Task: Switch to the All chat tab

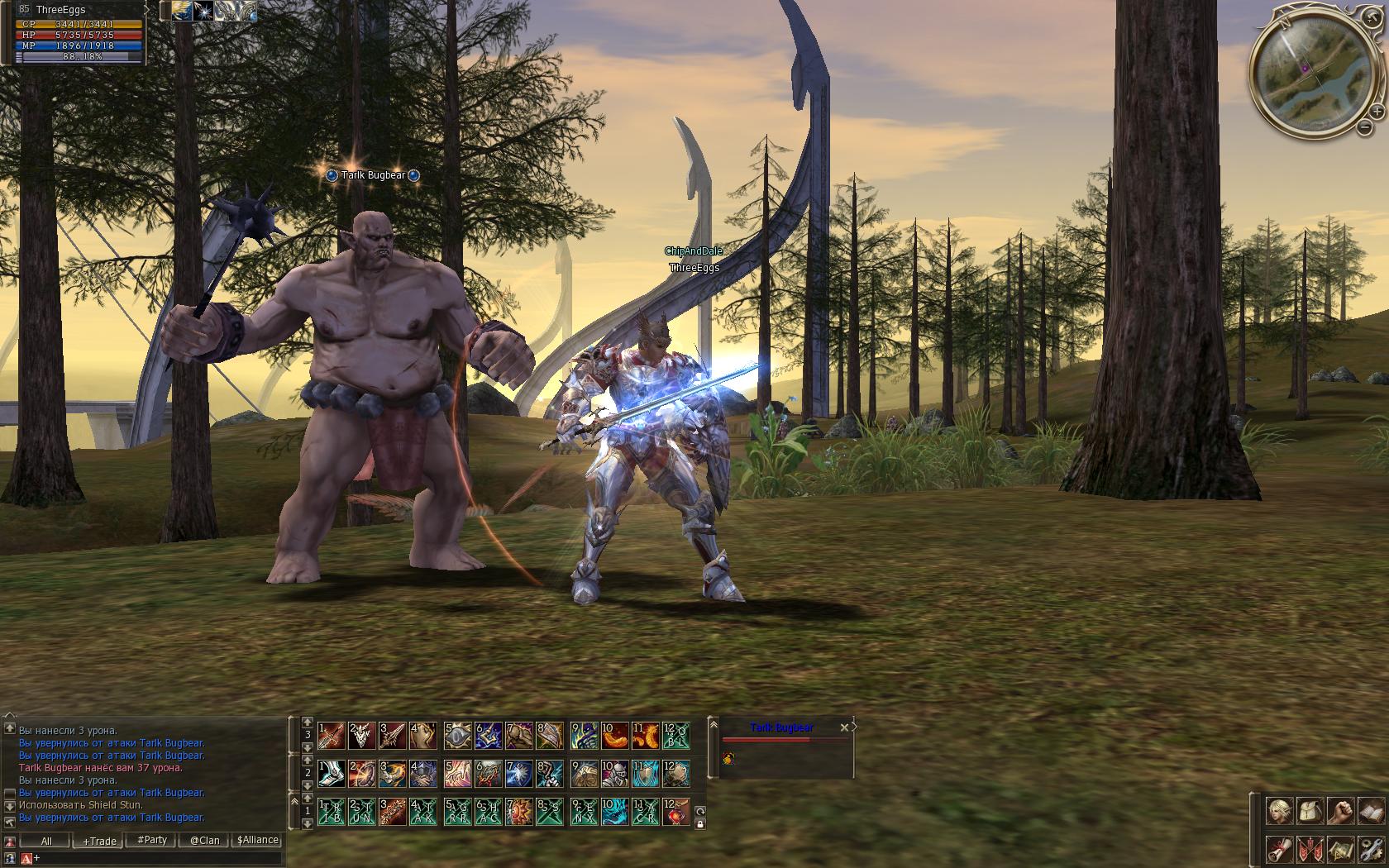Action: [46, 841]
